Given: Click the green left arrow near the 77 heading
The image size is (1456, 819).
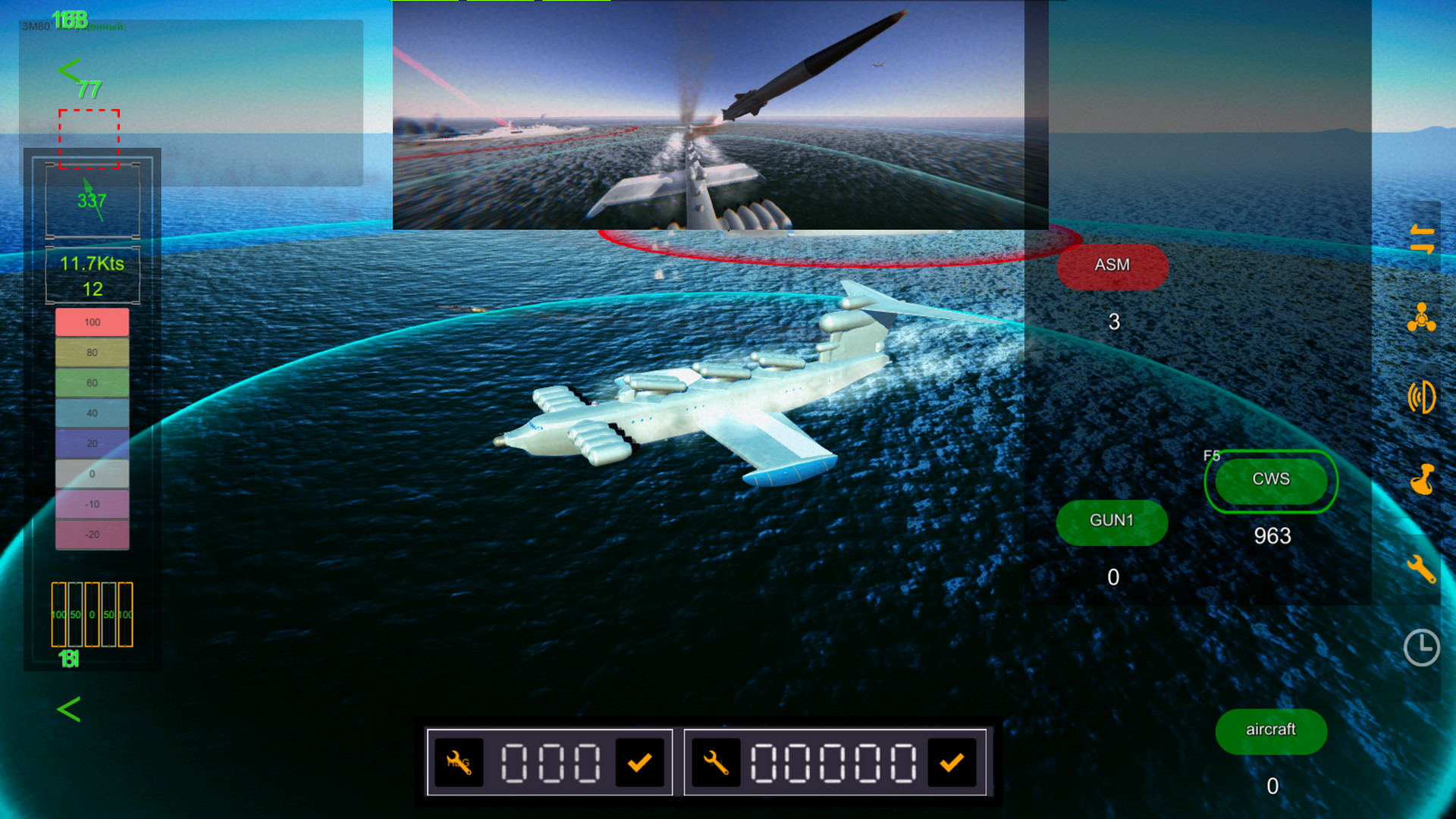Looking at the screenshot, I should tap(70, 71).
